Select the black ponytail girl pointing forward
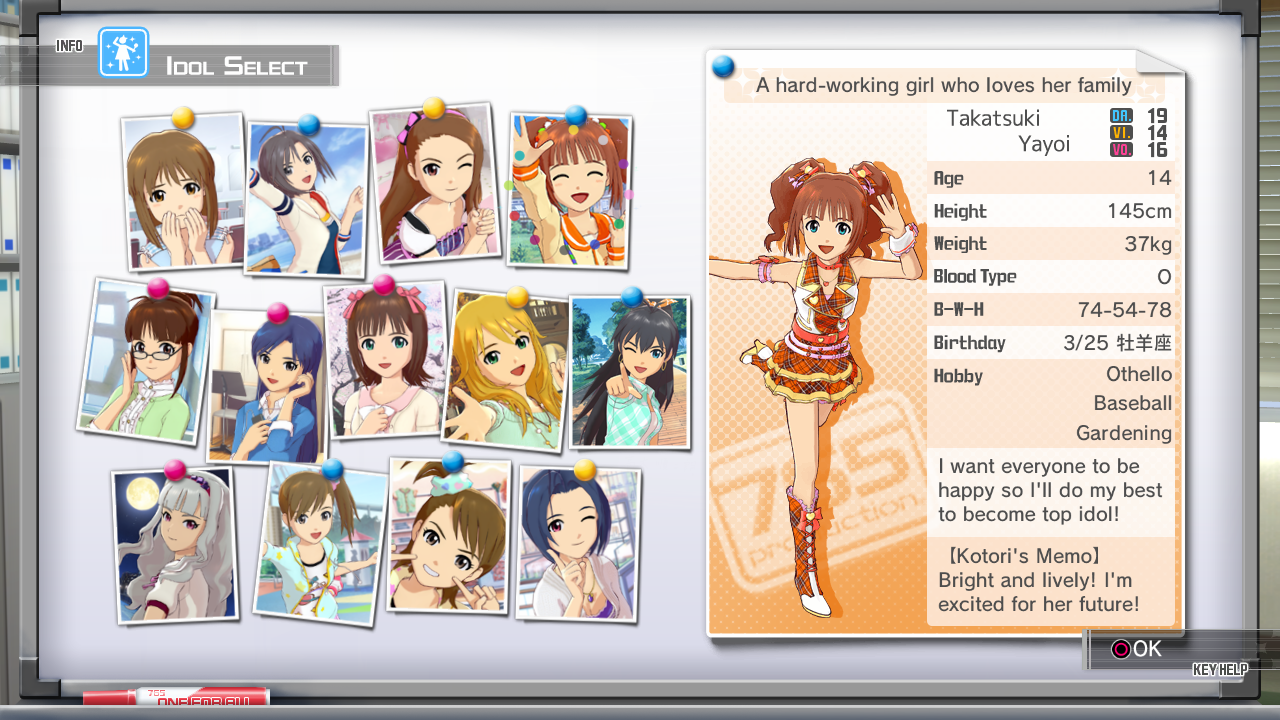The width and height of the screenshot is (1280, 720). (x=629, y=372)
